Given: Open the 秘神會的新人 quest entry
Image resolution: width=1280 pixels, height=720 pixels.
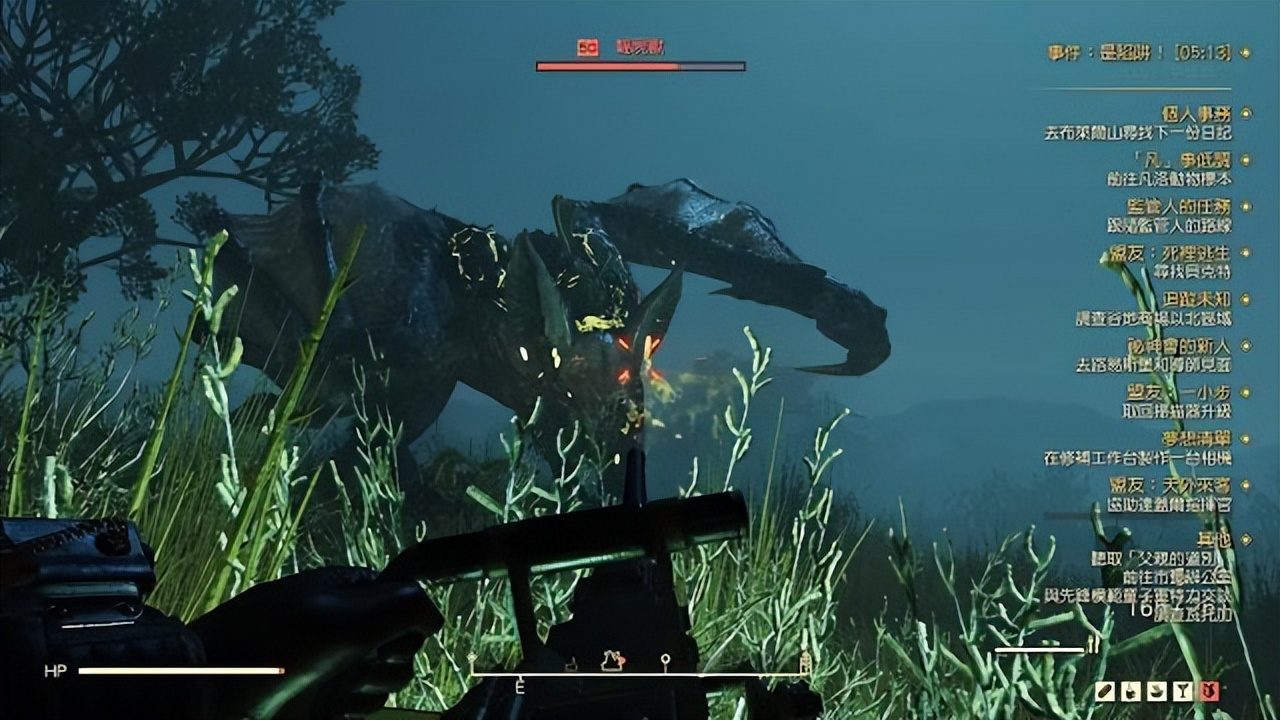Looking at the screenshot, I should coord(1178,346).
